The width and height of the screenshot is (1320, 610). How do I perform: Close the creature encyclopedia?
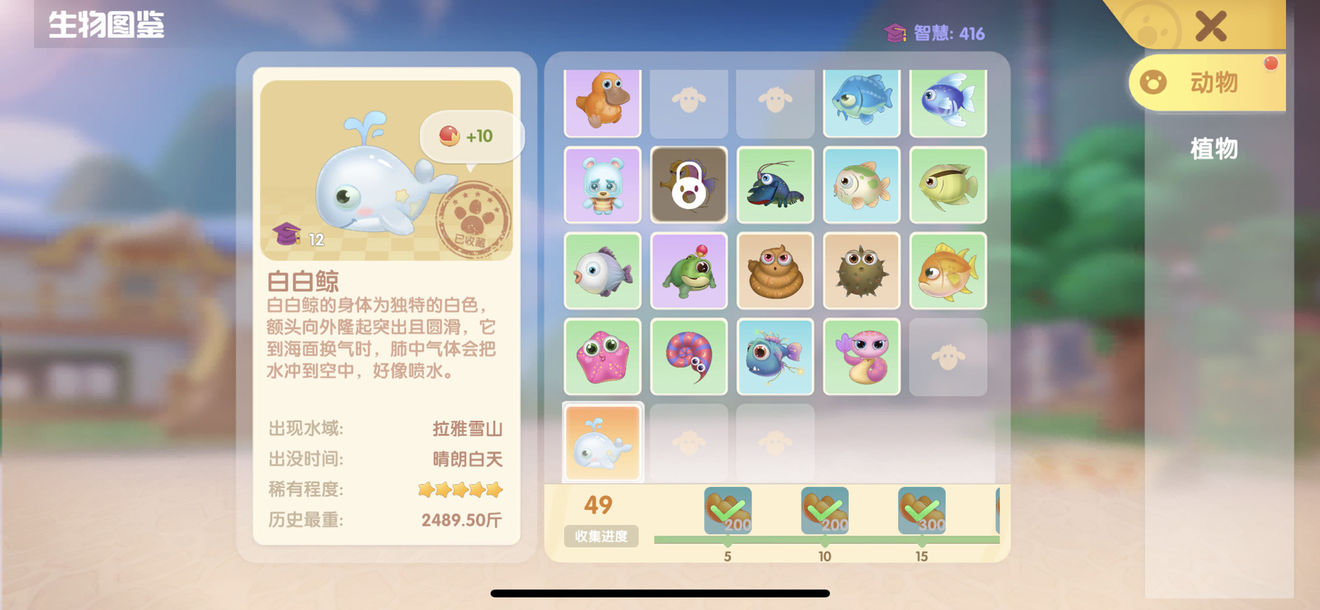click(1210, 25)
